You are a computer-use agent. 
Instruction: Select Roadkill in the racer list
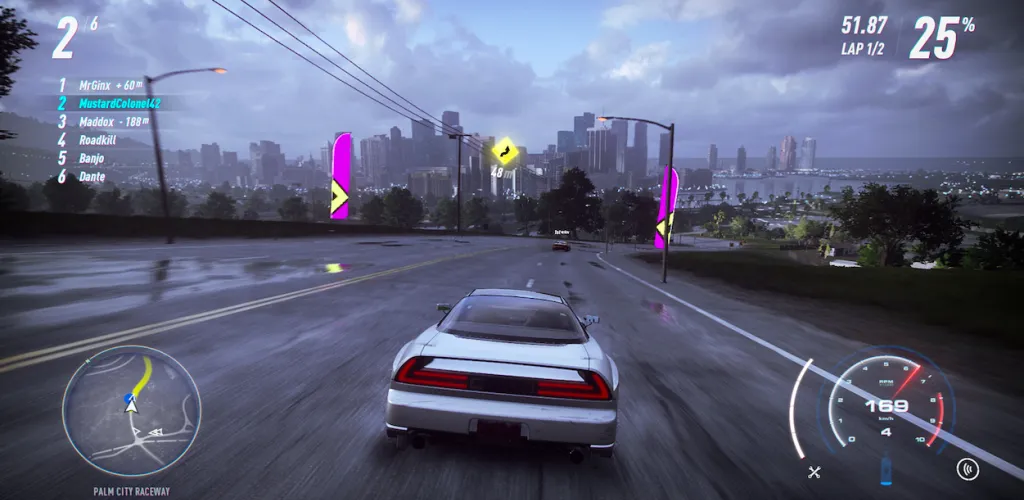99,140
